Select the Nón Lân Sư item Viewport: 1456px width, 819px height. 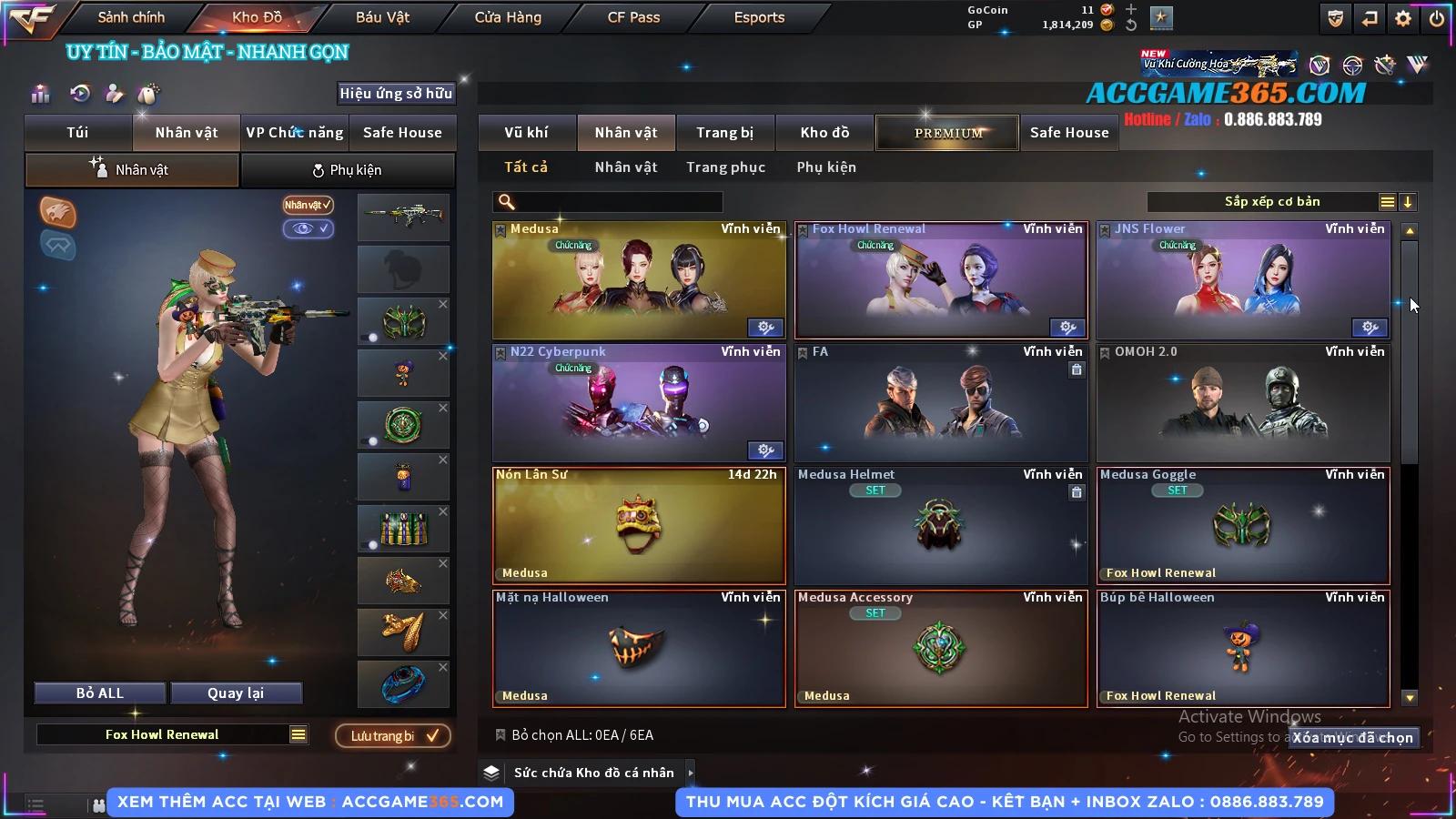tap(639, 526)
